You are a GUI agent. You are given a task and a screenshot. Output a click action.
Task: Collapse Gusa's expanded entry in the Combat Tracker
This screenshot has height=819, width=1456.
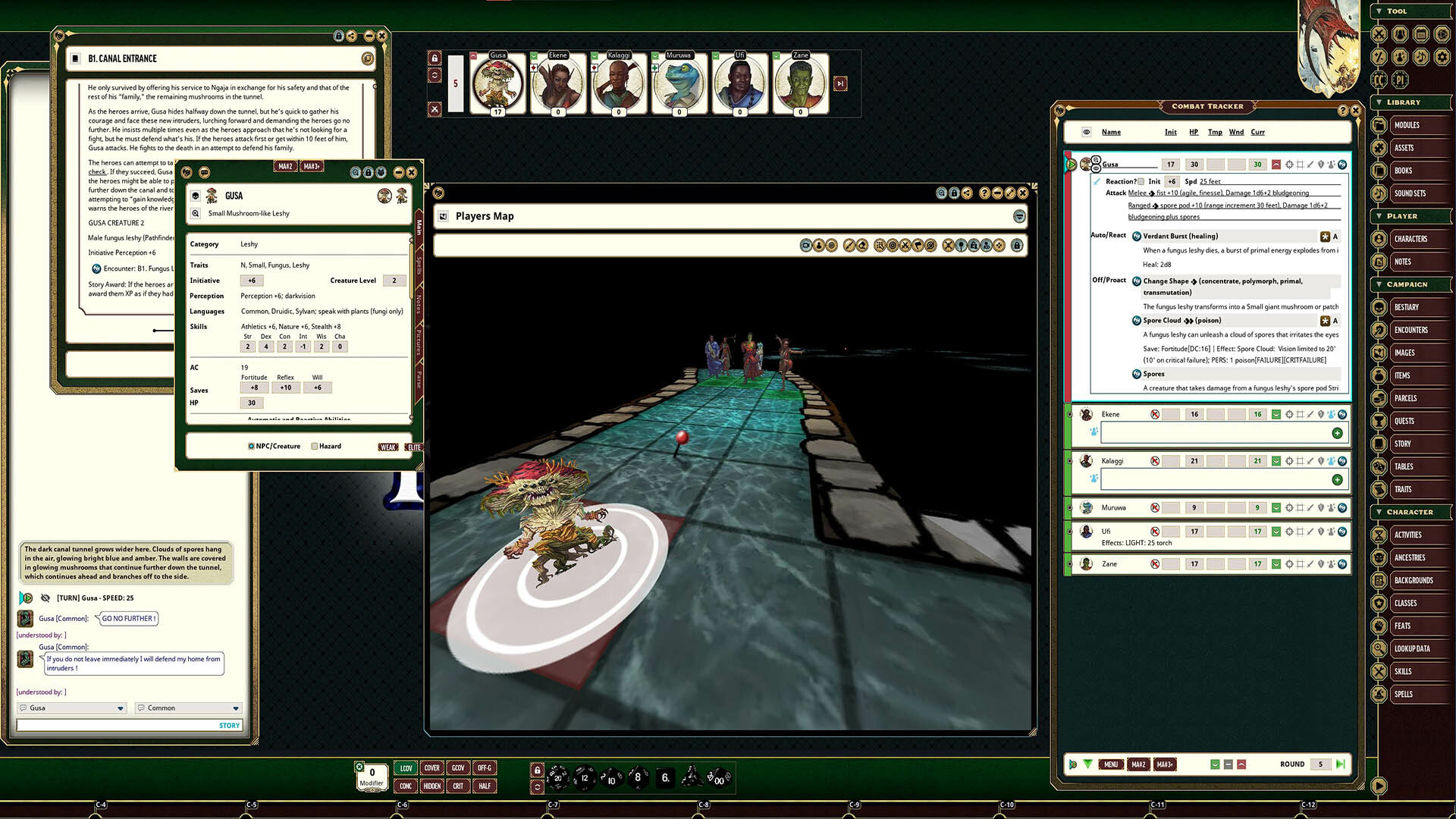tap(1278, 165)
